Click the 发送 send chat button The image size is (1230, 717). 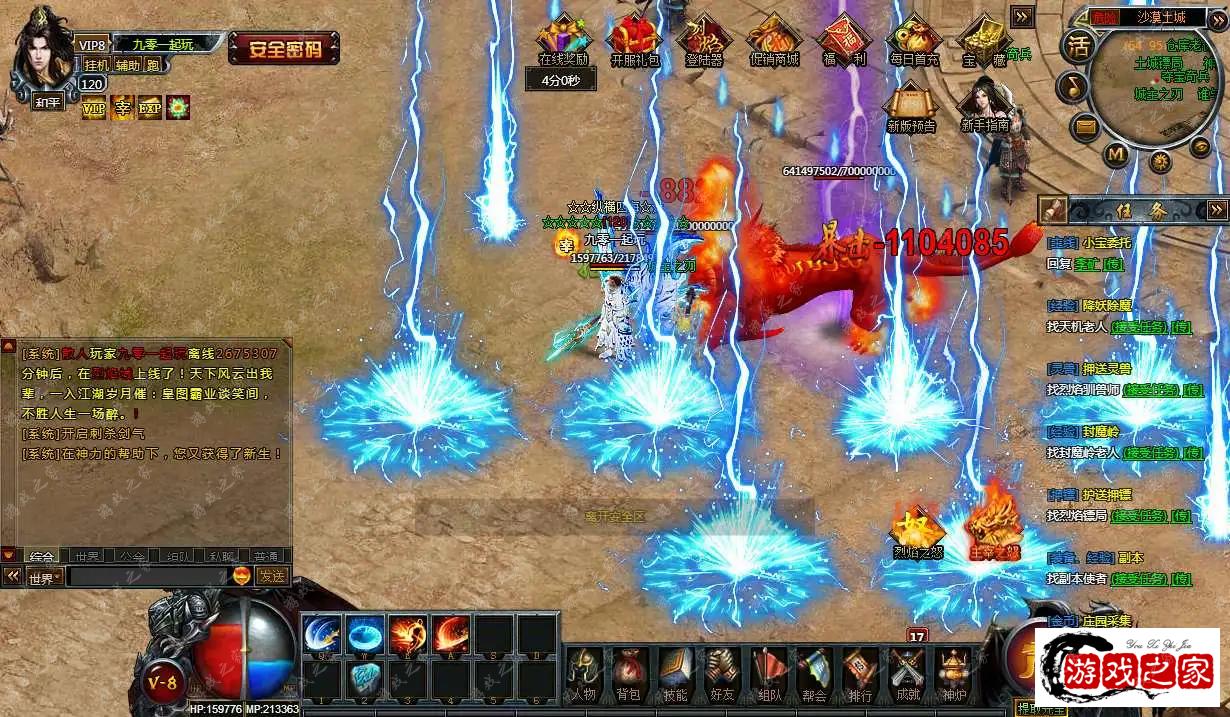pyautogui.click(x=272, y=576)
